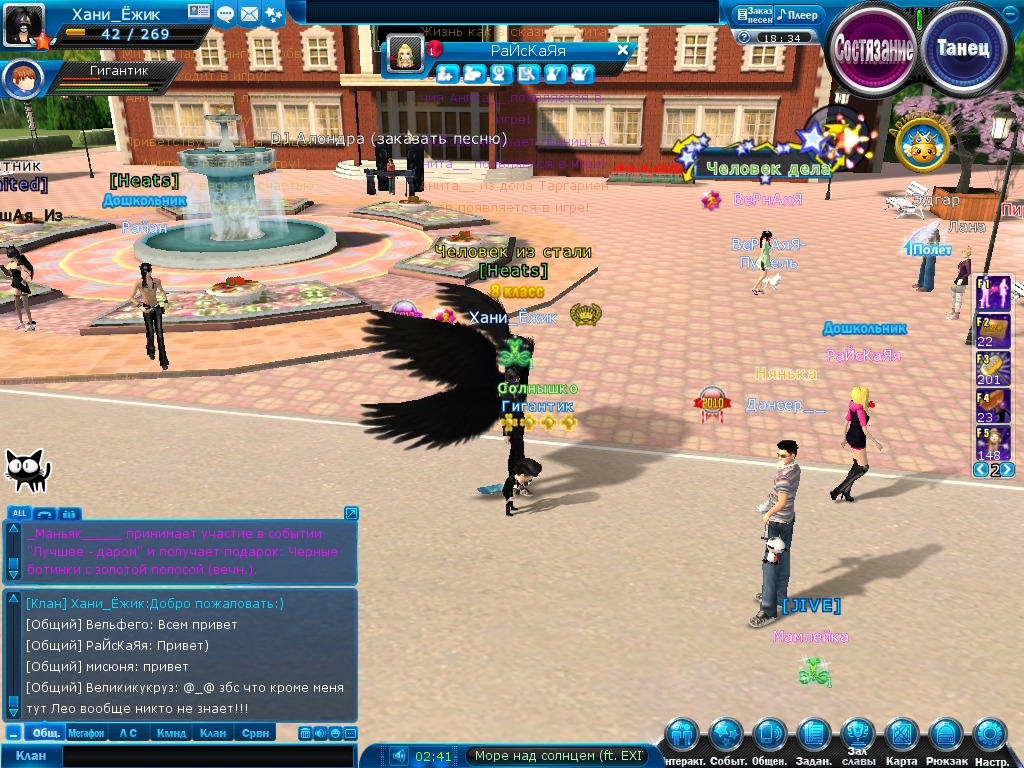Viewport: 1024px width, 768px height.
Task: Close the РаЙсКаЯя target panel
Action: tap(622, 50)
